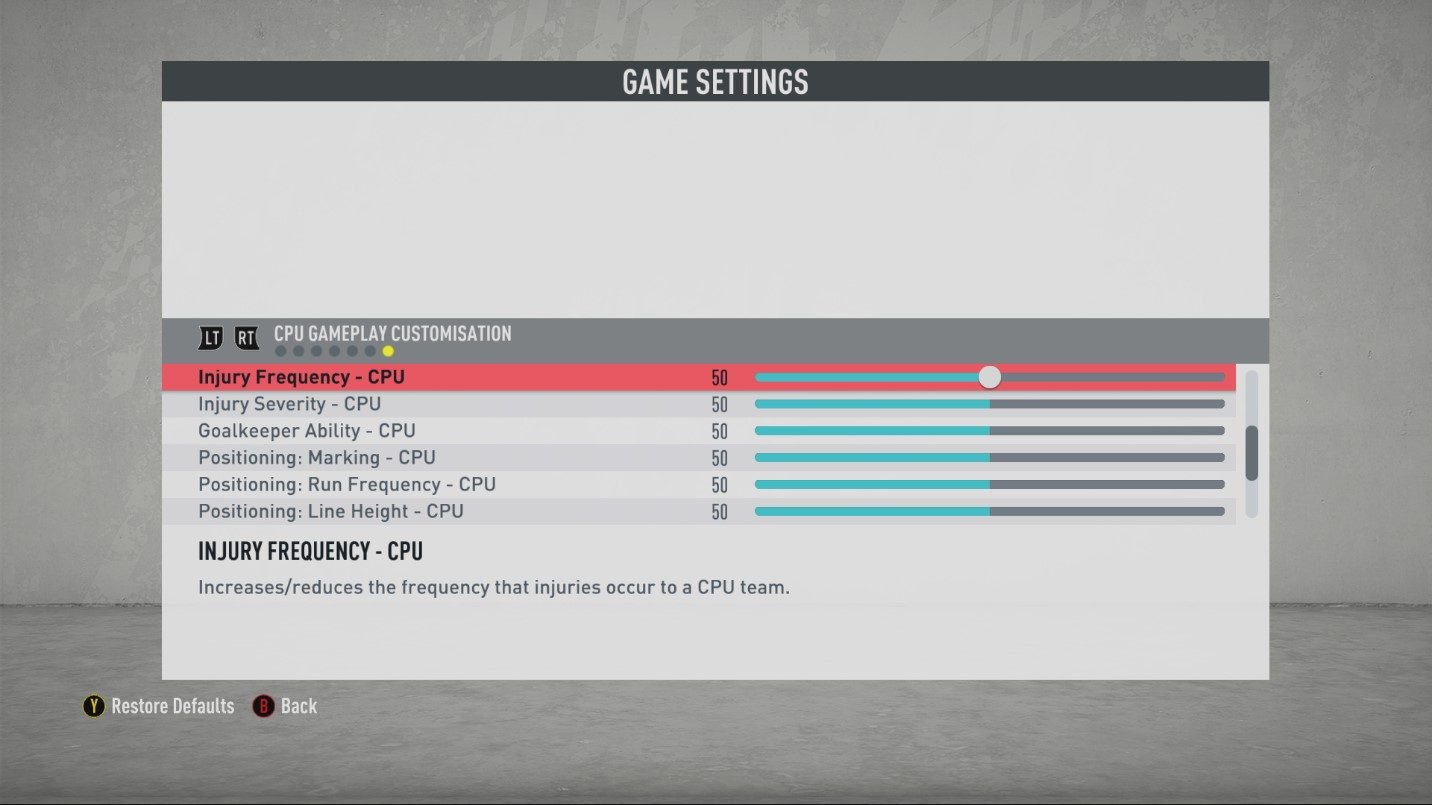The height and width of the screenshot is (805, 1432).
Task: Select the yellow active page dot
Action: pyautogui.click(x=388, y=351)
